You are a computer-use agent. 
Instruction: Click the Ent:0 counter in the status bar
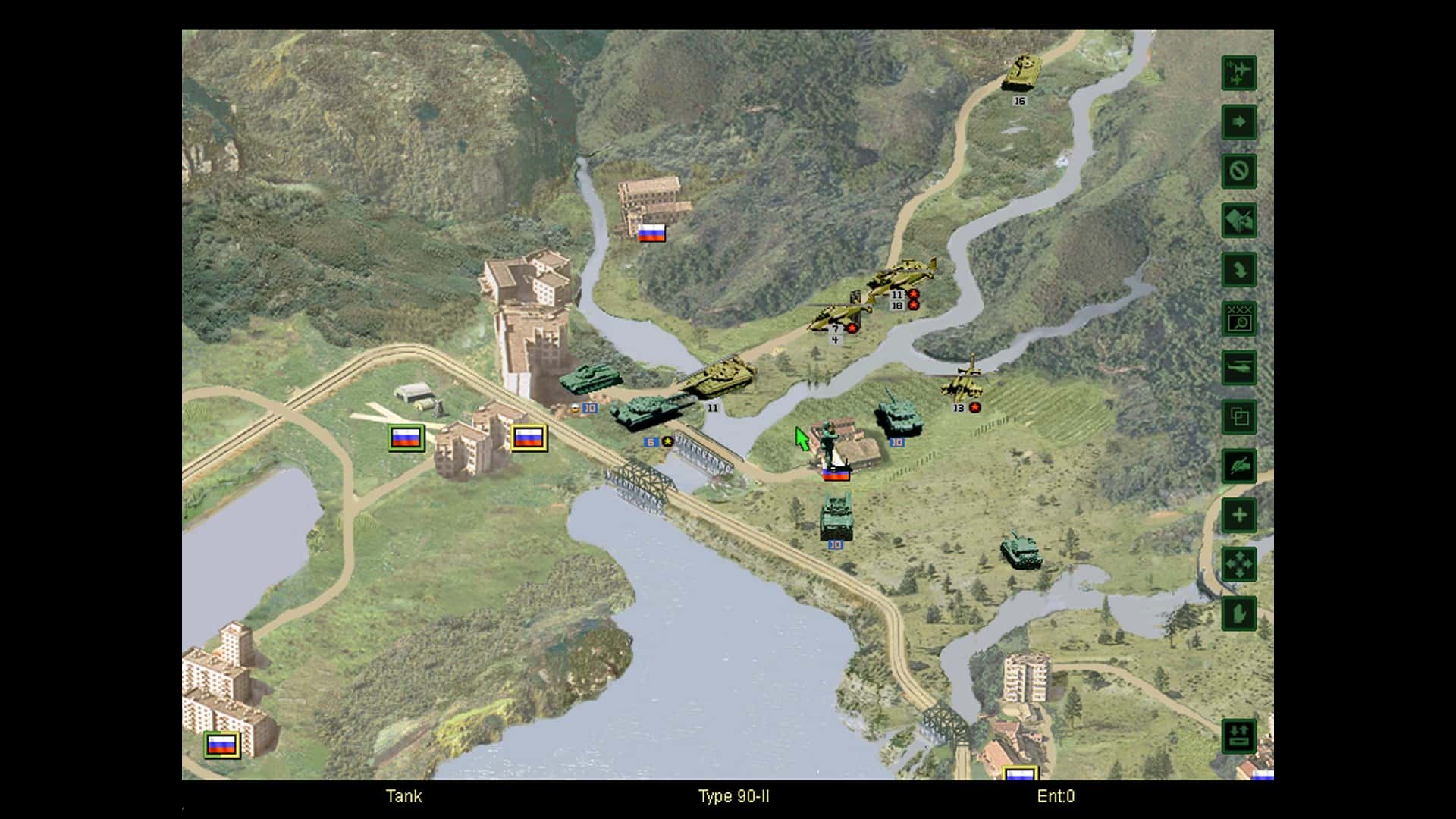(x=1059, y=797)
